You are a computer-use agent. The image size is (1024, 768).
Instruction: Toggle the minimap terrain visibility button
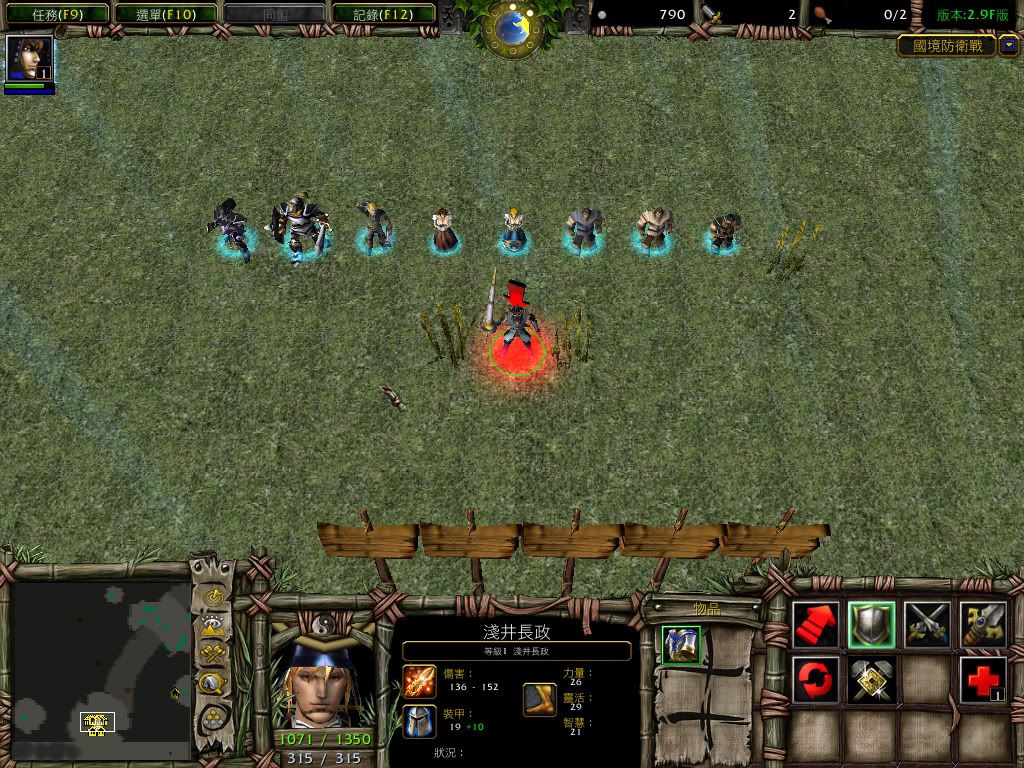(x=213, y=627)
